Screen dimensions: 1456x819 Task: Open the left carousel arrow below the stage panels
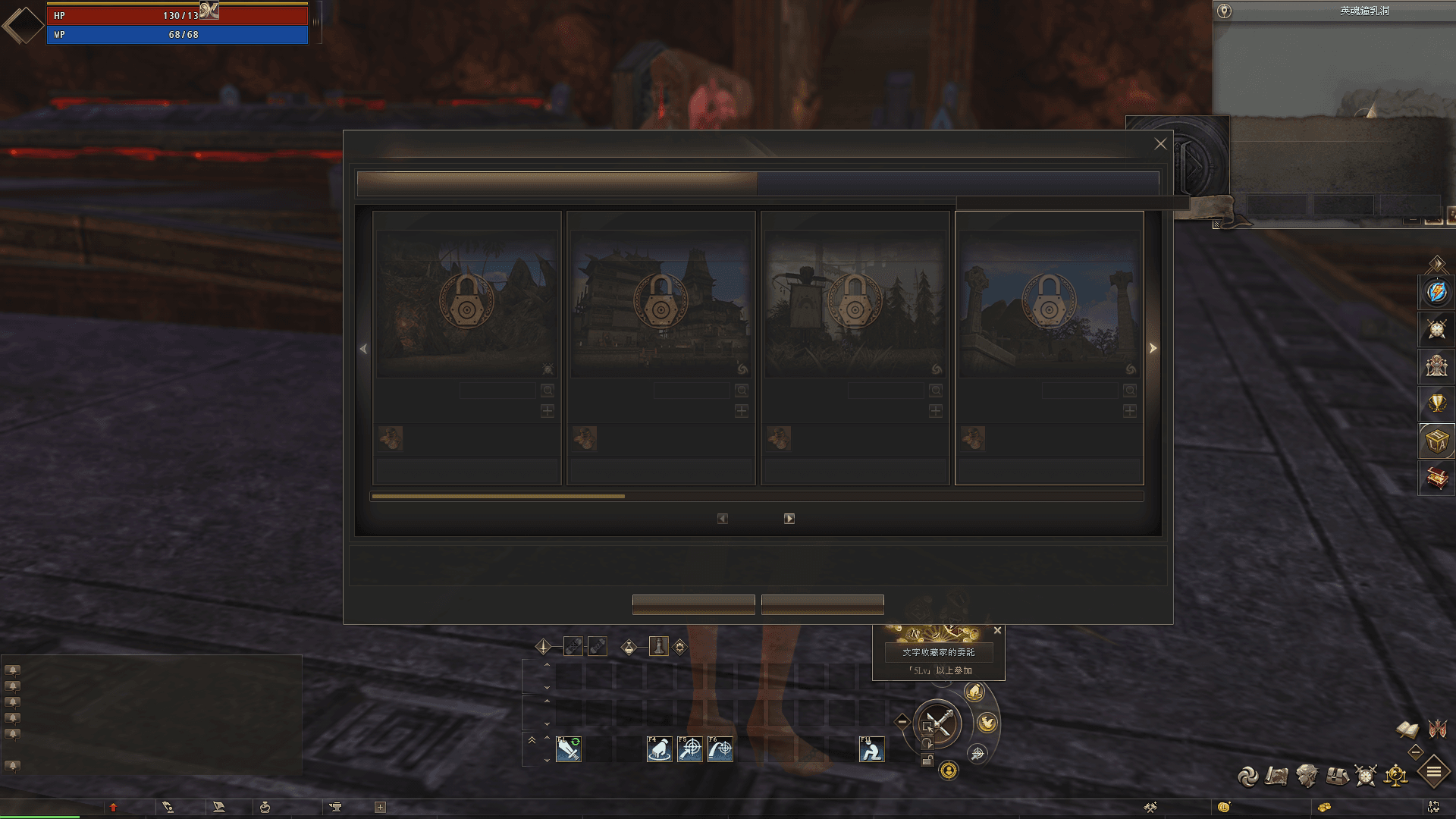point(721,518)
